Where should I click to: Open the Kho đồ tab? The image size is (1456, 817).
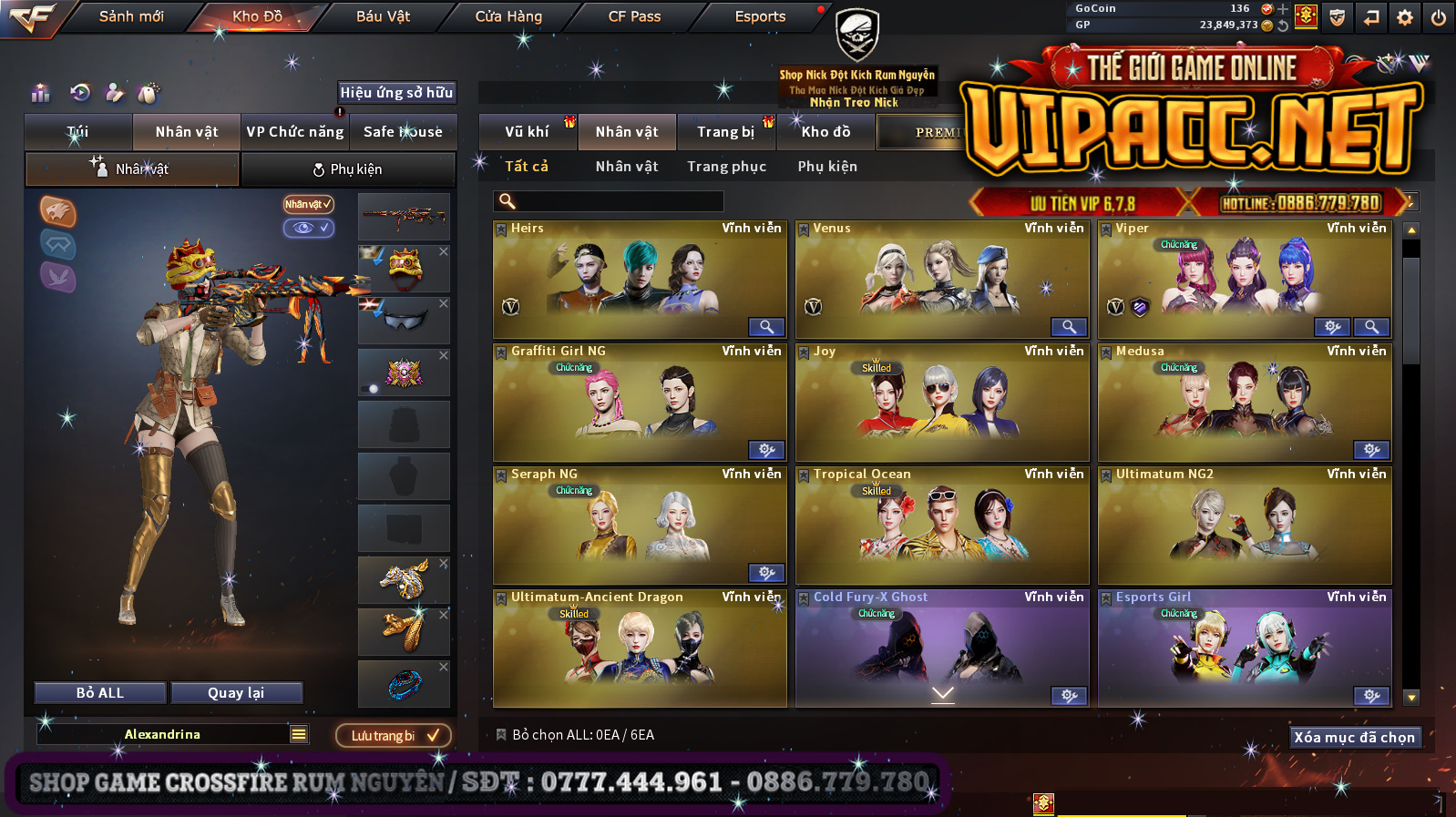825,132
